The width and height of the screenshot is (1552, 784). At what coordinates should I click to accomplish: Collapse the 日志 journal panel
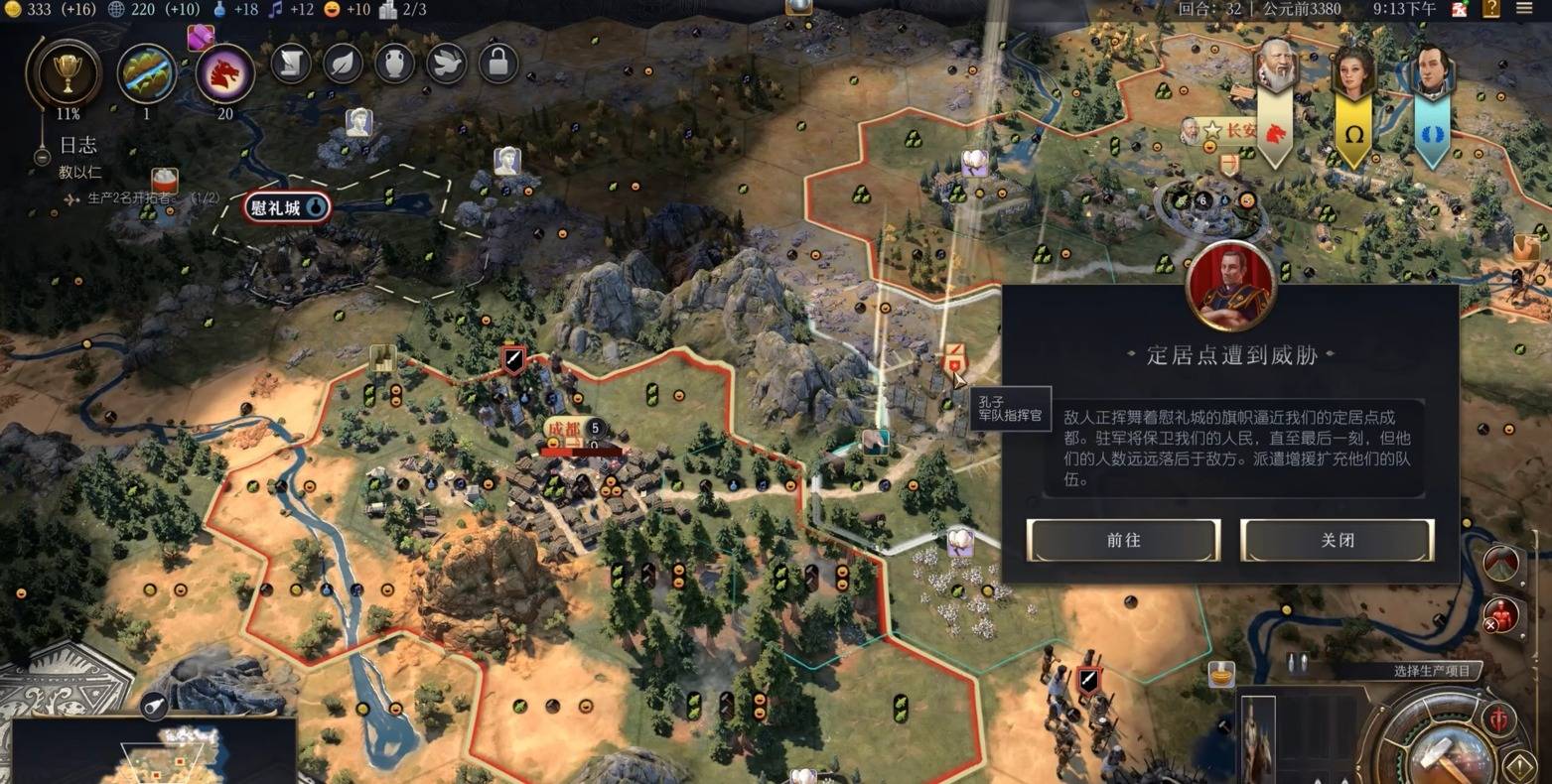[x=42, y=156]
